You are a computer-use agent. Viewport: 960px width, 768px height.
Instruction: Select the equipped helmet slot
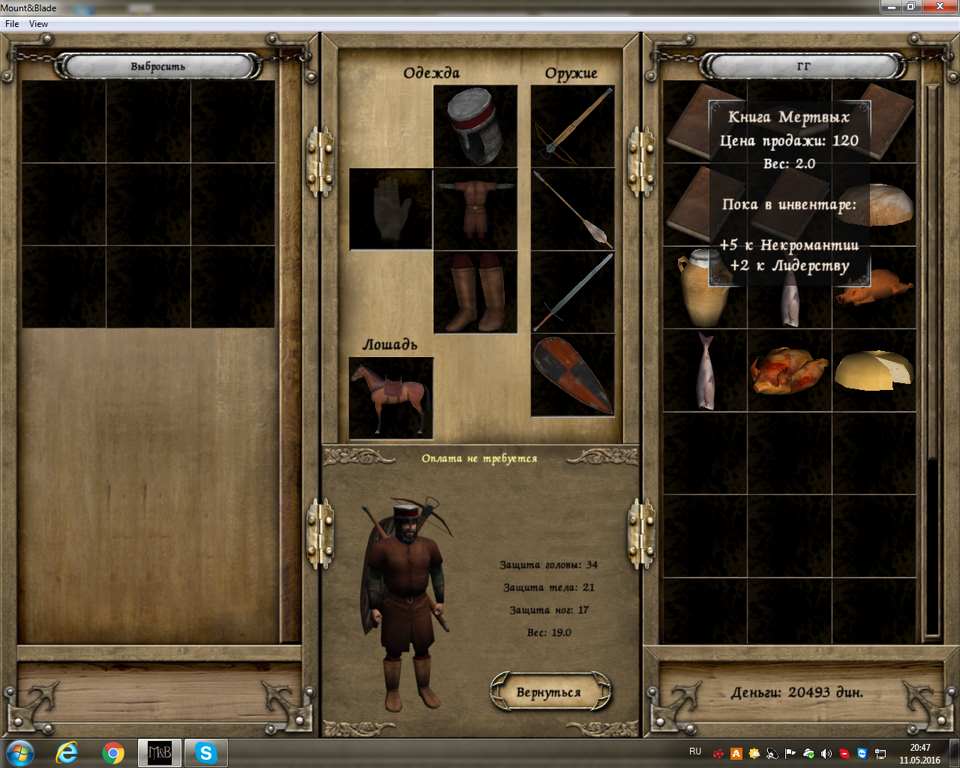point(475,126)
